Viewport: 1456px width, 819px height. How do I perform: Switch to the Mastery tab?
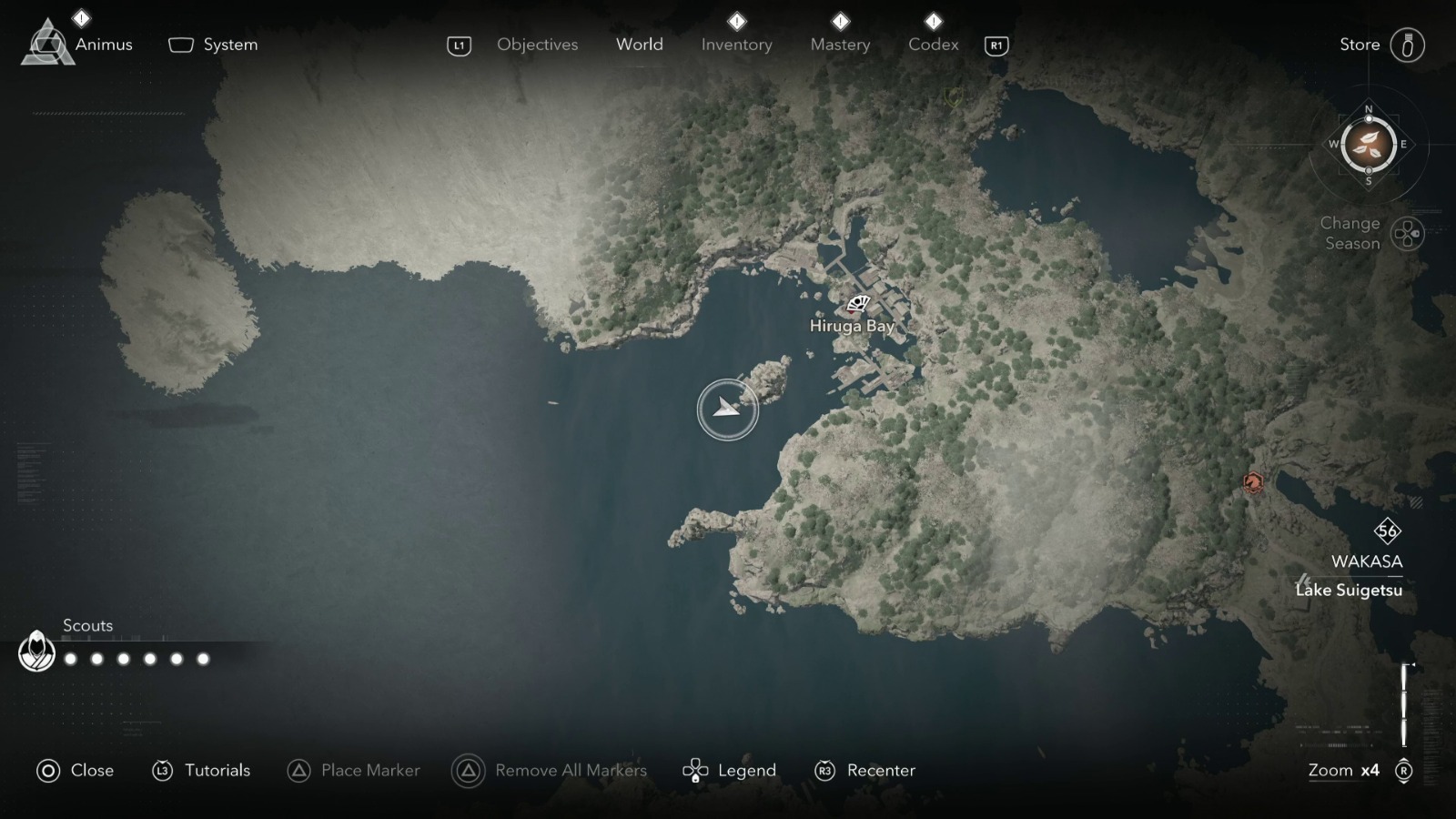click(x=840, y=44)
